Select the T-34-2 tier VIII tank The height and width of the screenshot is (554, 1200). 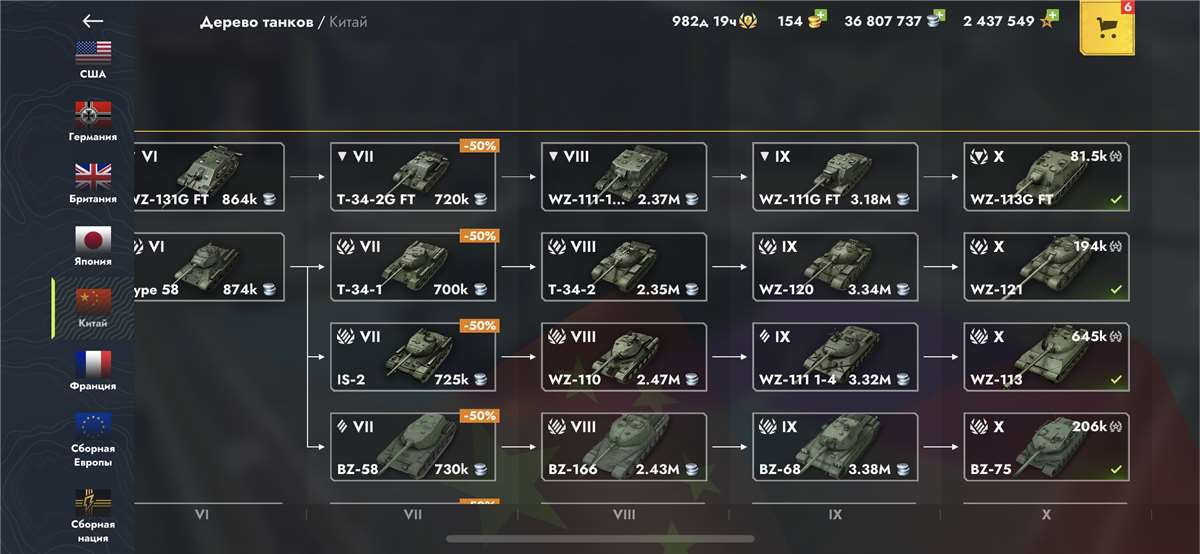coord(624,267)
